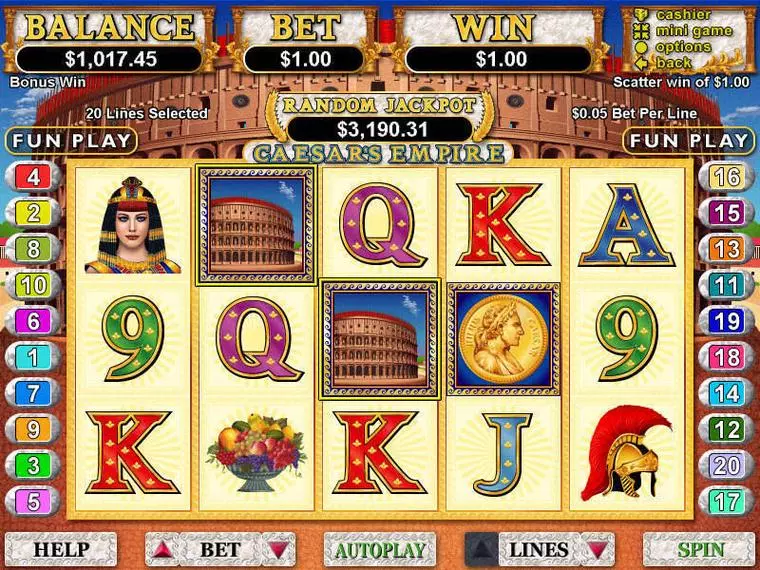Select payline number 4
Image resolution: width=760 pixels, height=570 pixels.
pos(33,177)
